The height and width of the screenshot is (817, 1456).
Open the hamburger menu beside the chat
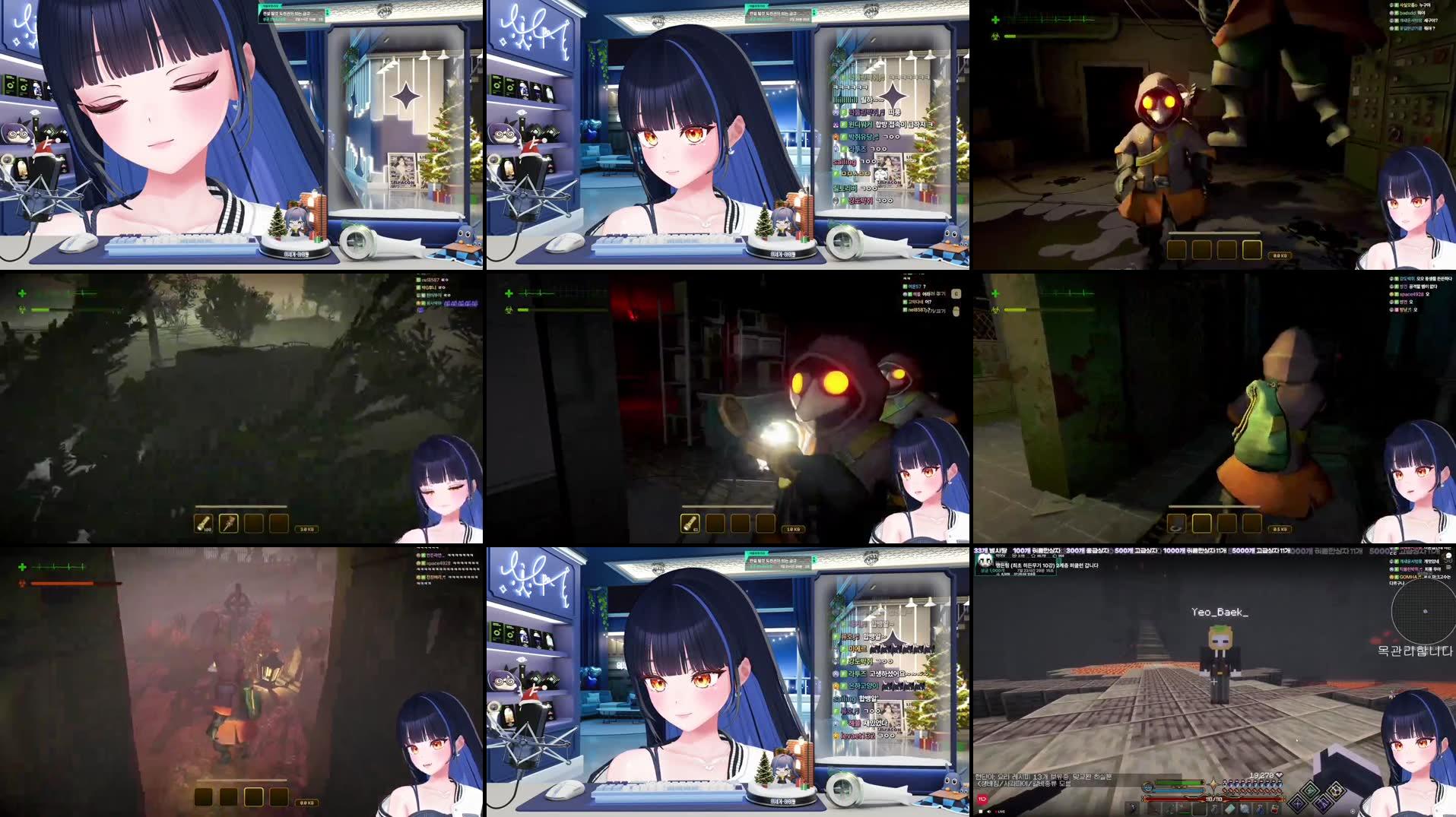[x=1448, y=568]
